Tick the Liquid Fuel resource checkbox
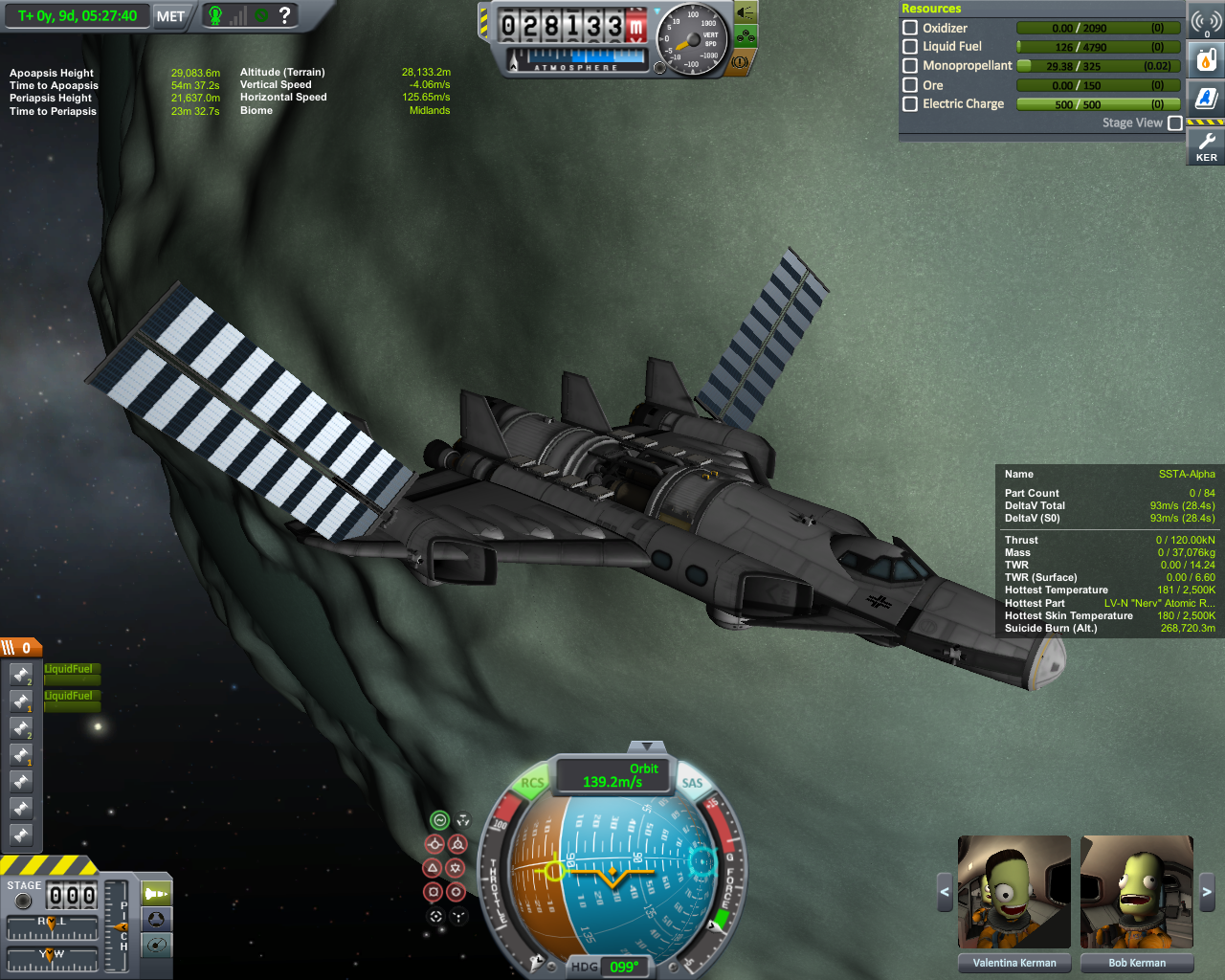 (910, 46)
